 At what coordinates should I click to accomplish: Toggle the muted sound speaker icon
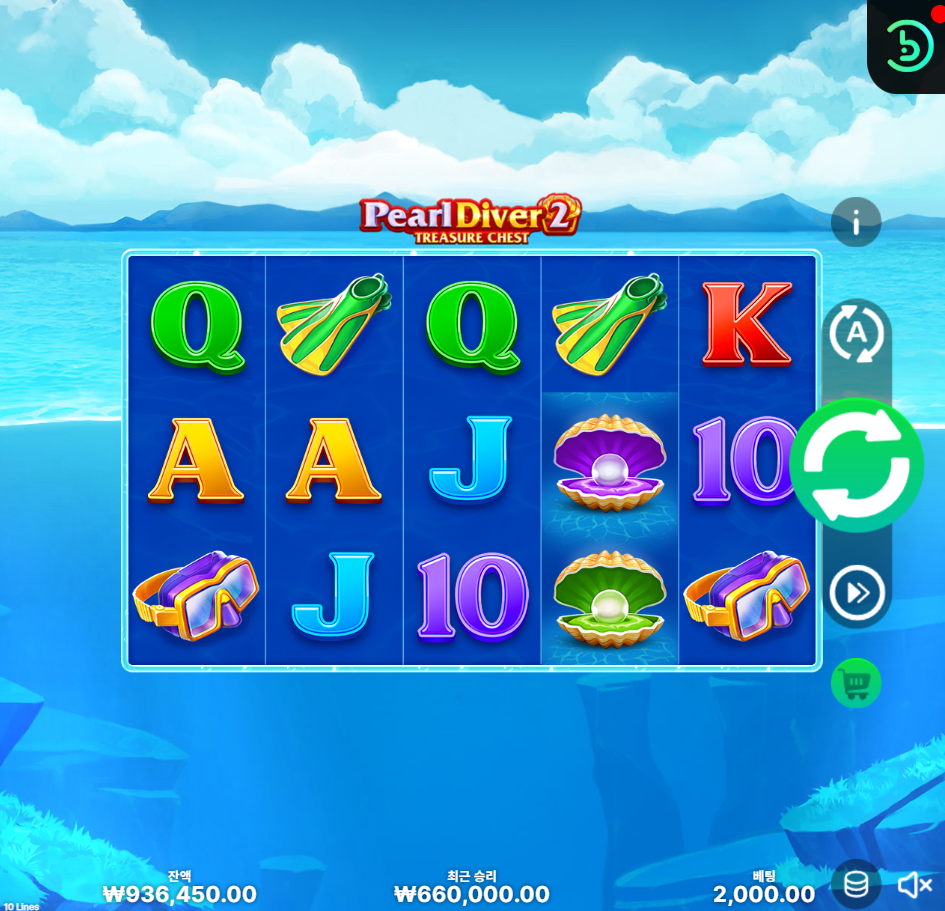[x=914, y=885]
